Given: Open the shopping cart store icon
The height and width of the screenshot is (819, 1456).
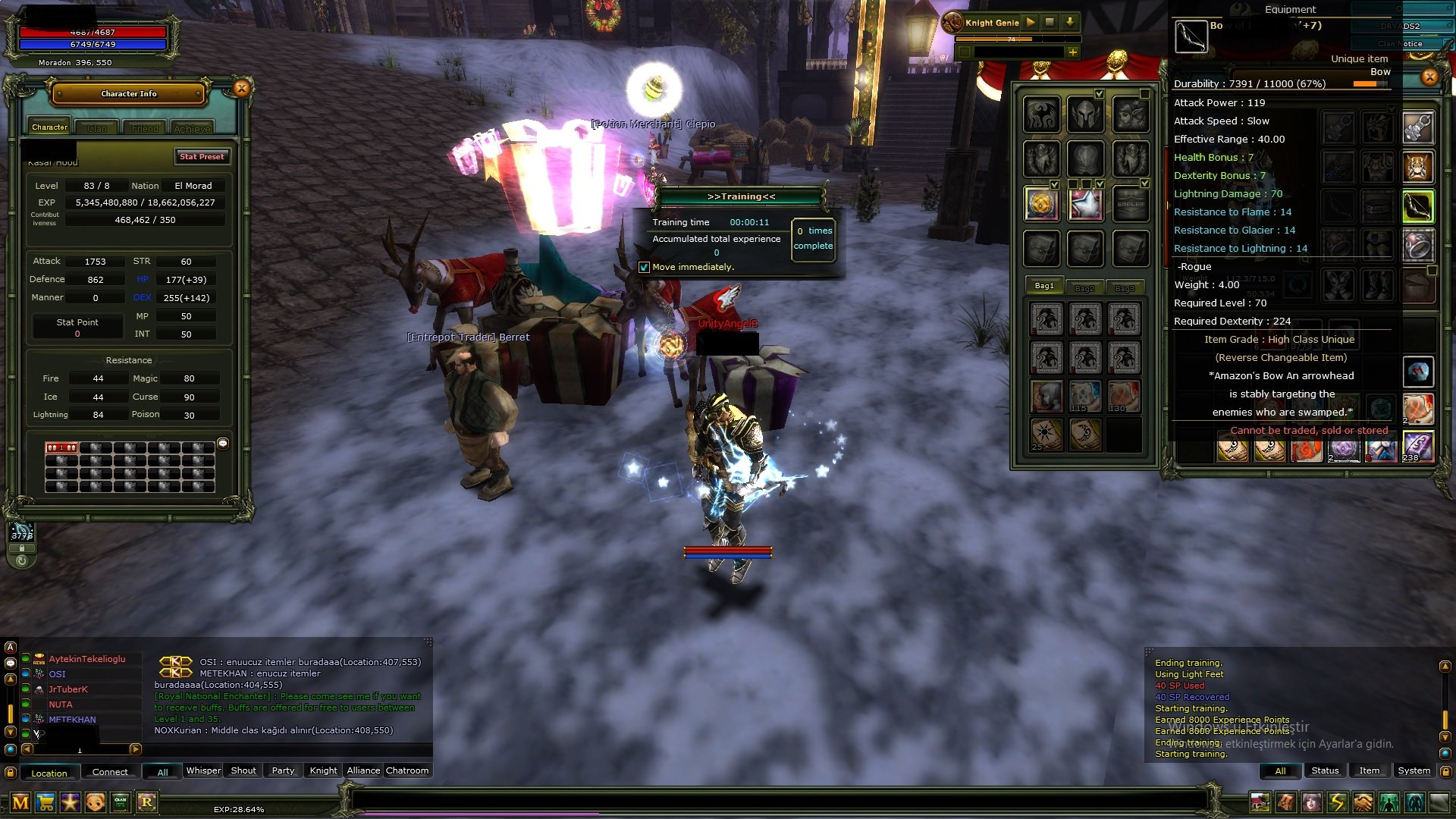Looking at the screenshot, I should tap(45, 802).
